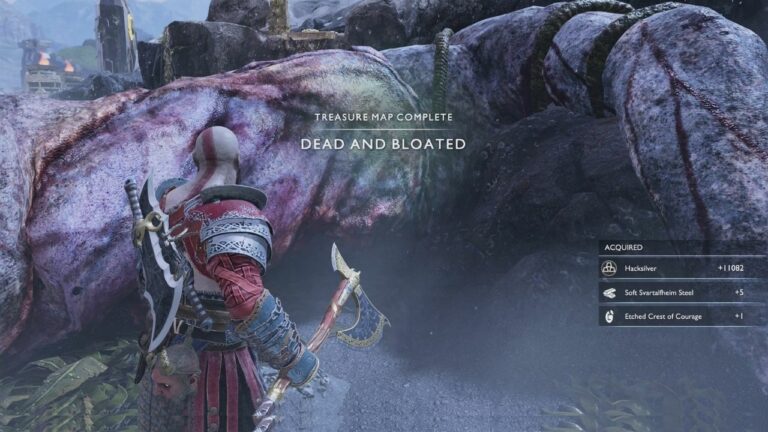Click the Soft Svartalfheim Steel loot entry
The width and height of the screenshot is (768, 432).
click(x=682, y=292)
